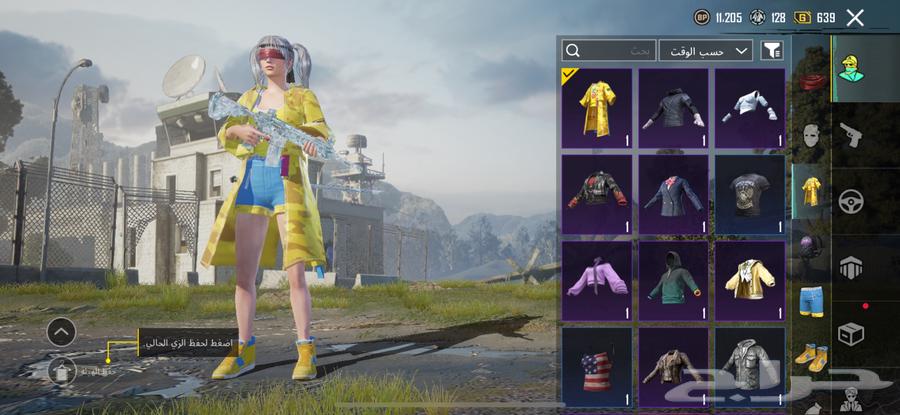Open the weapon skins pistol tab

point(851,134)
